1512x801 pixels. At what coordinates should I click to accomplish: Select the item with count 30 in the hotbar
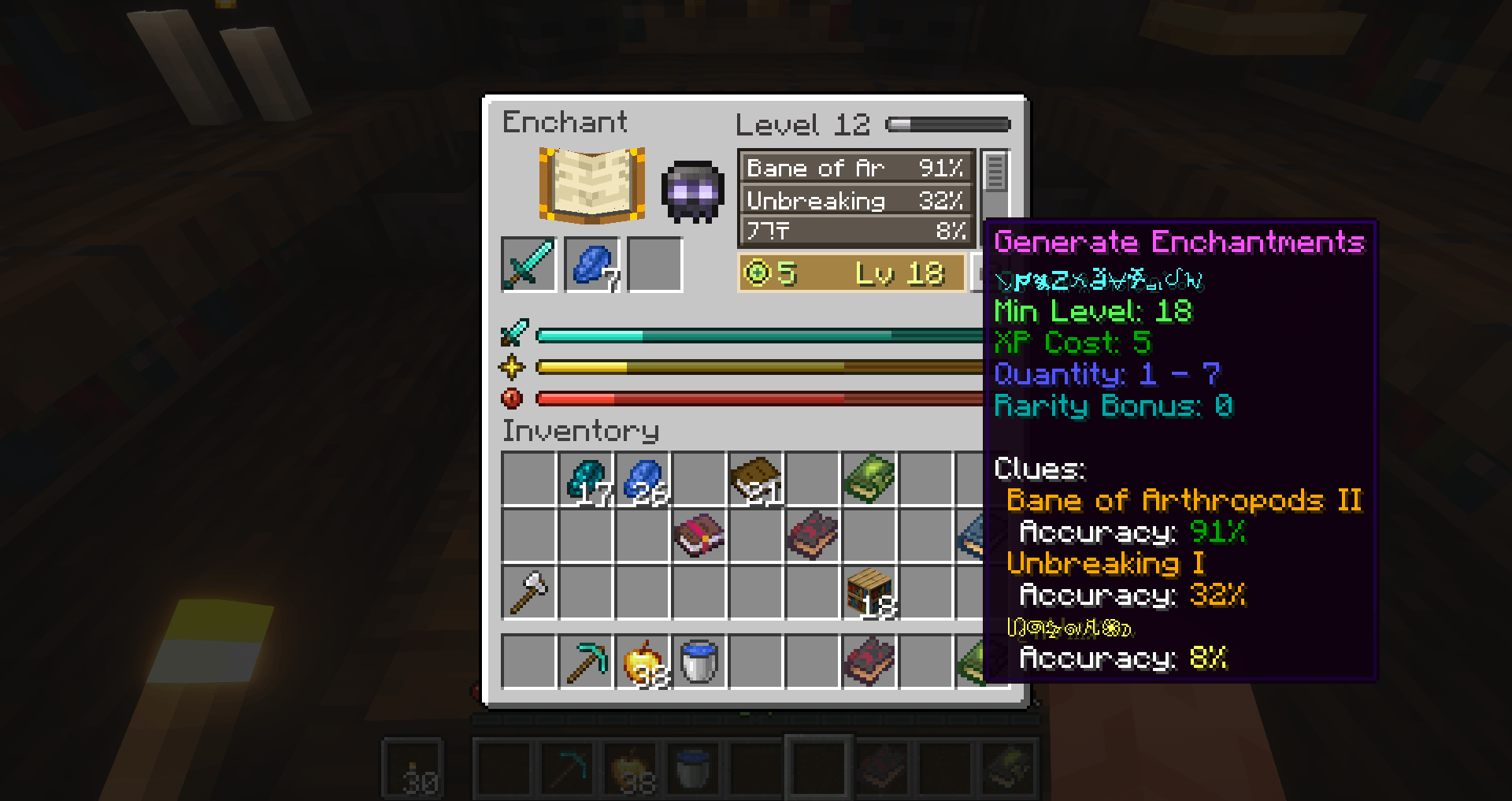413,768
